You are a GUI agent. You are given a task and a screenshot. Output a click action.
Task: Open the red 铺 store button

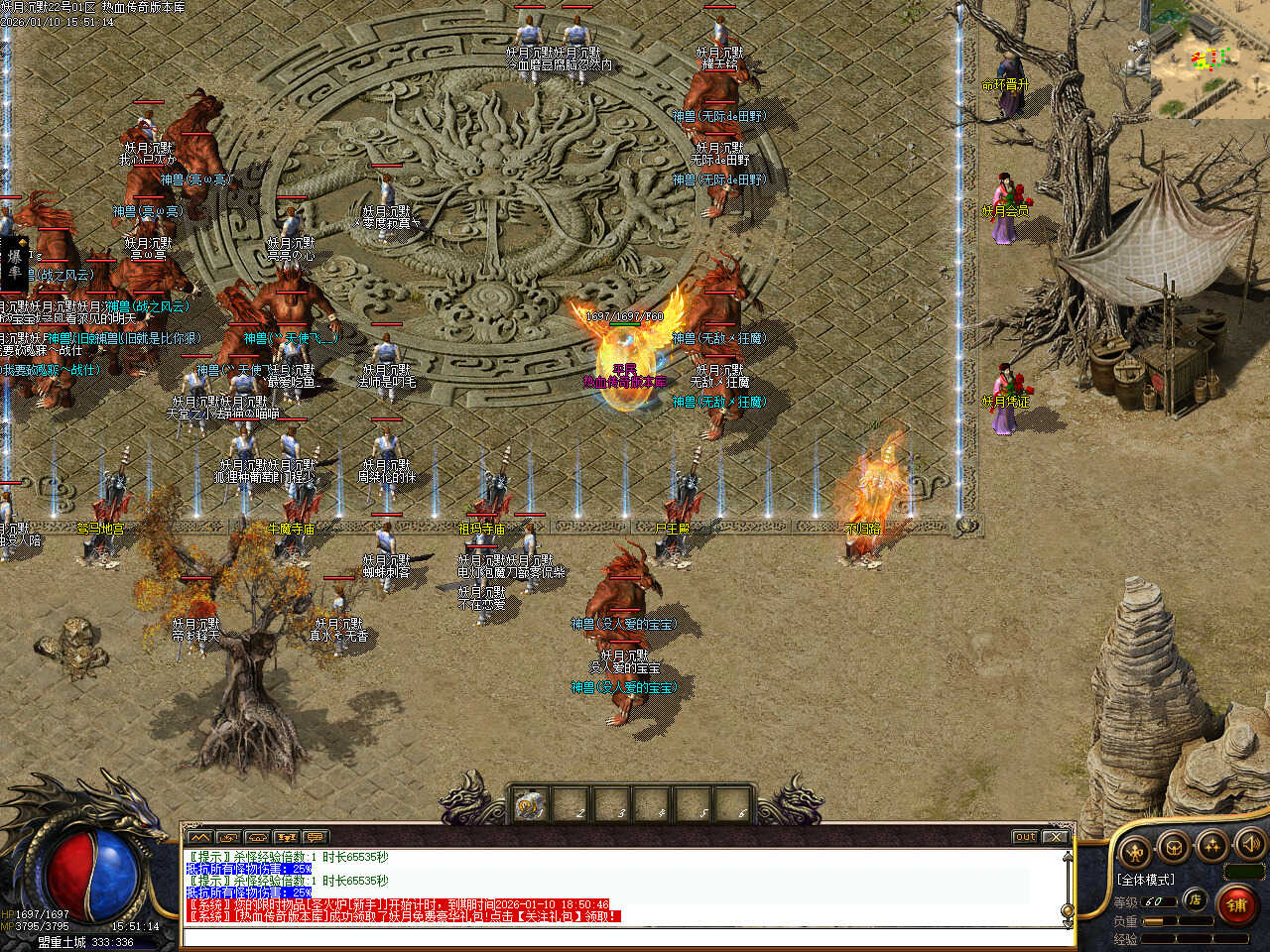tap(1236, 904)
